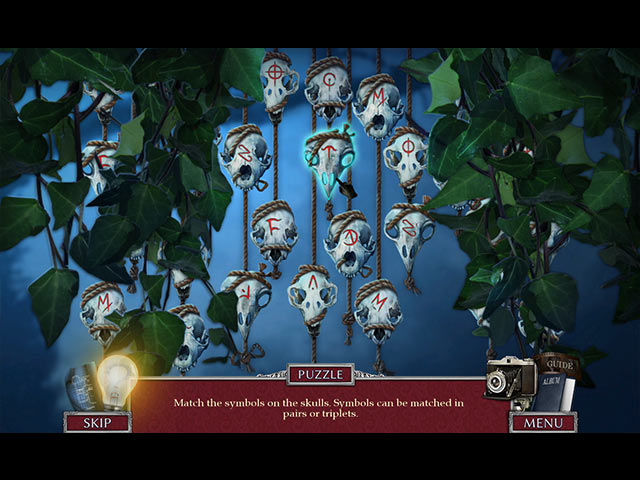The height and width of the screenshot is (480, 640).
Task: Open the Guide album book
Action: click(x=556, y=382)
